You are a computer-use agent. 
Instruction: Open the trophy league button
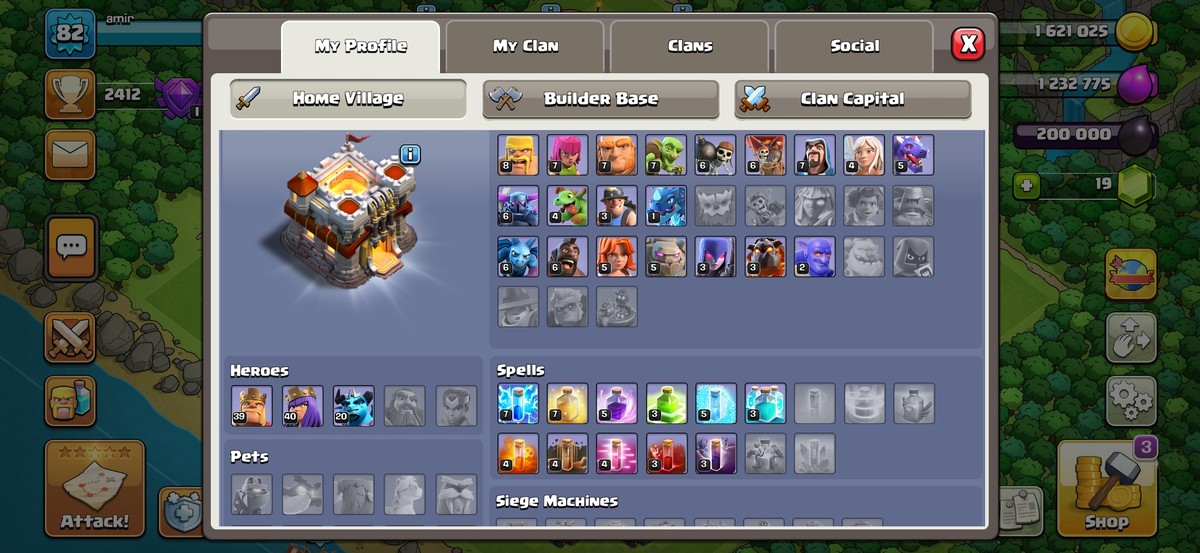click(70, 95)
